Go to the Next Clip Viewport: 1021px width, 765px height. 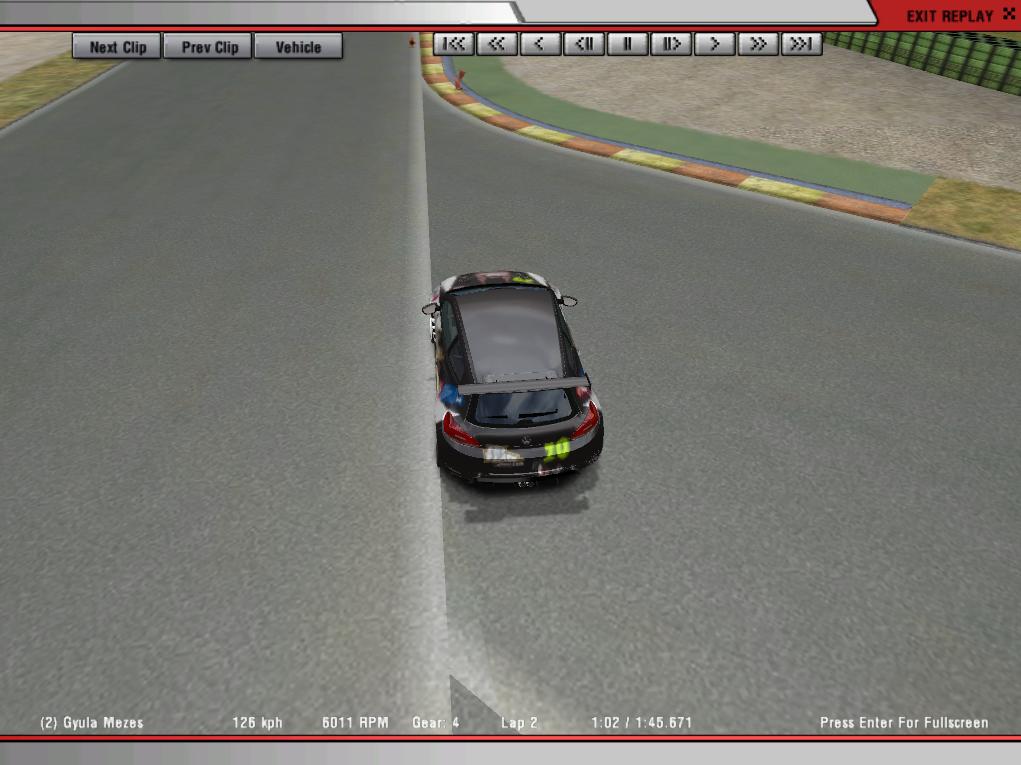117,47
